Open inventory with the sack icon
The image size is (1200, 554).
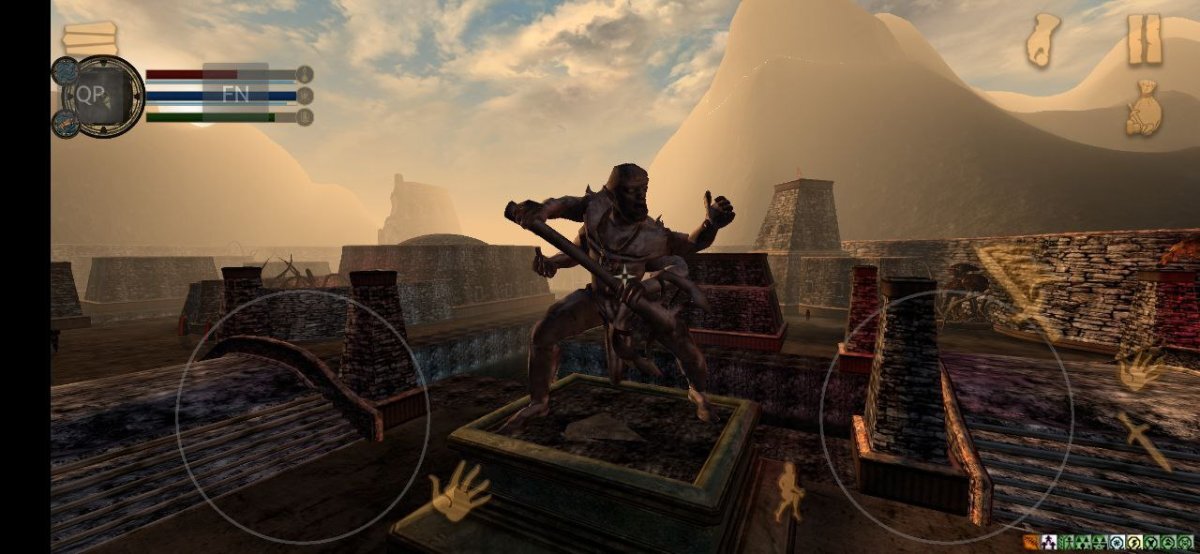coord(1144,109)
